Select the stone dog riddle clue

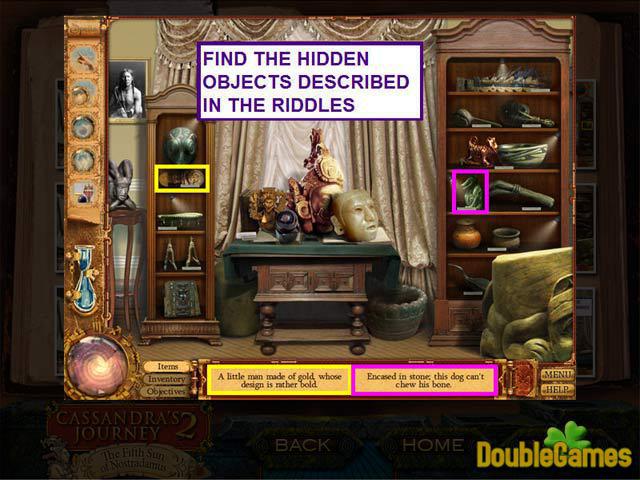coord(423,380)
